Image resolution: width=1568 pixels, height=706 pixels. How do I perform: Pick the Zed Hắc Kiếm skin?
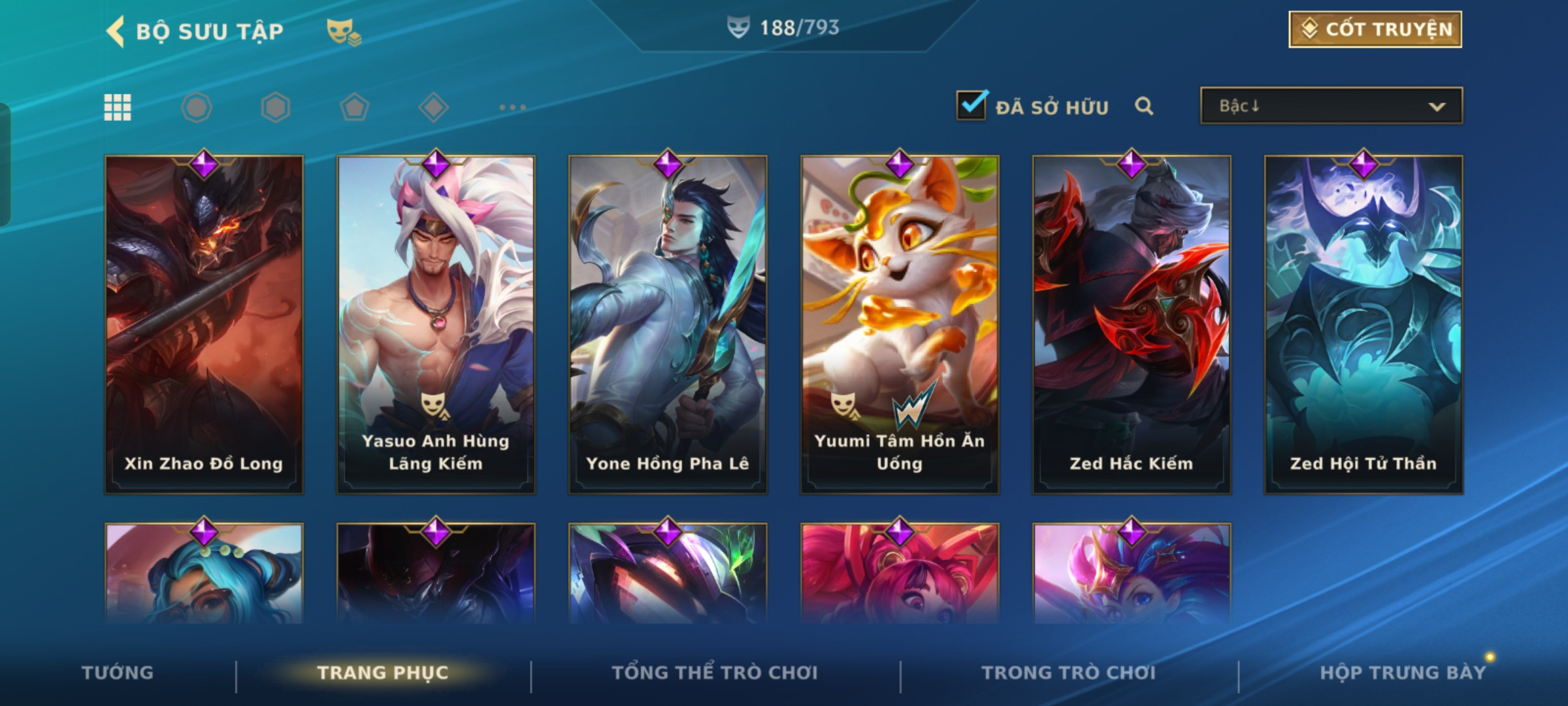[1132, 324]
